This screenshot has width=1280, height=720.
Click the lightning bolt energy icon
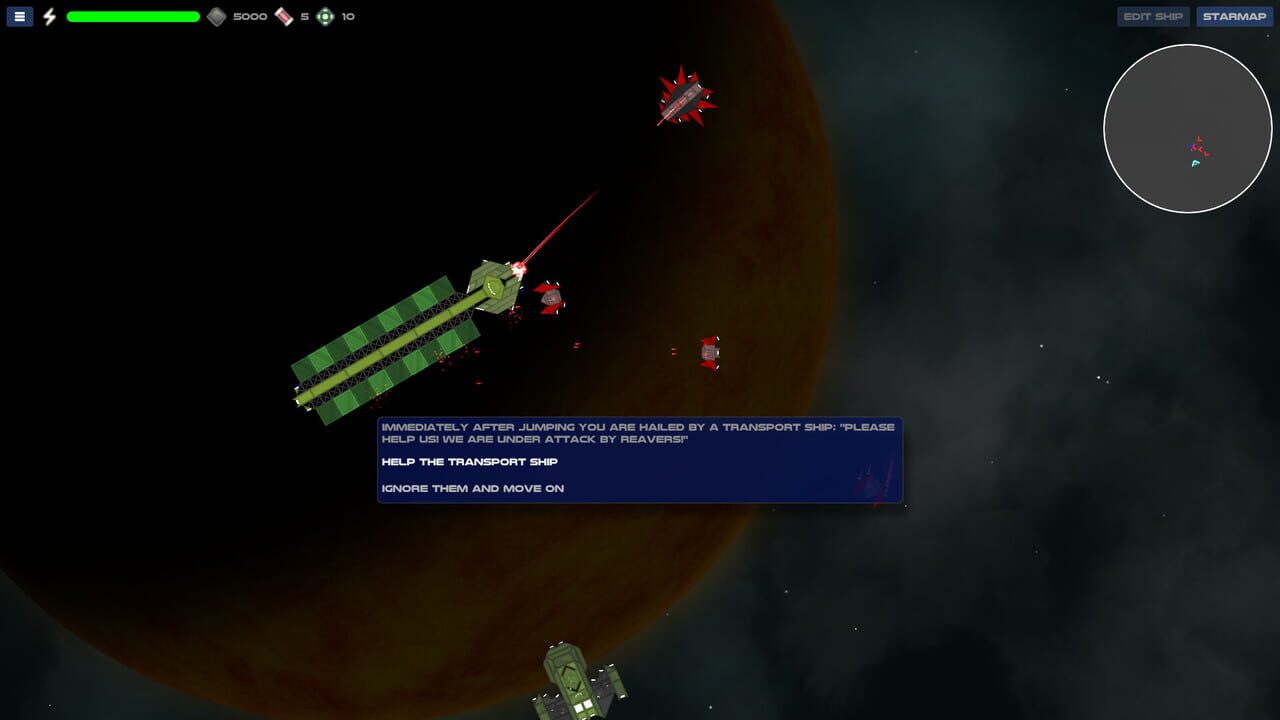49,16
